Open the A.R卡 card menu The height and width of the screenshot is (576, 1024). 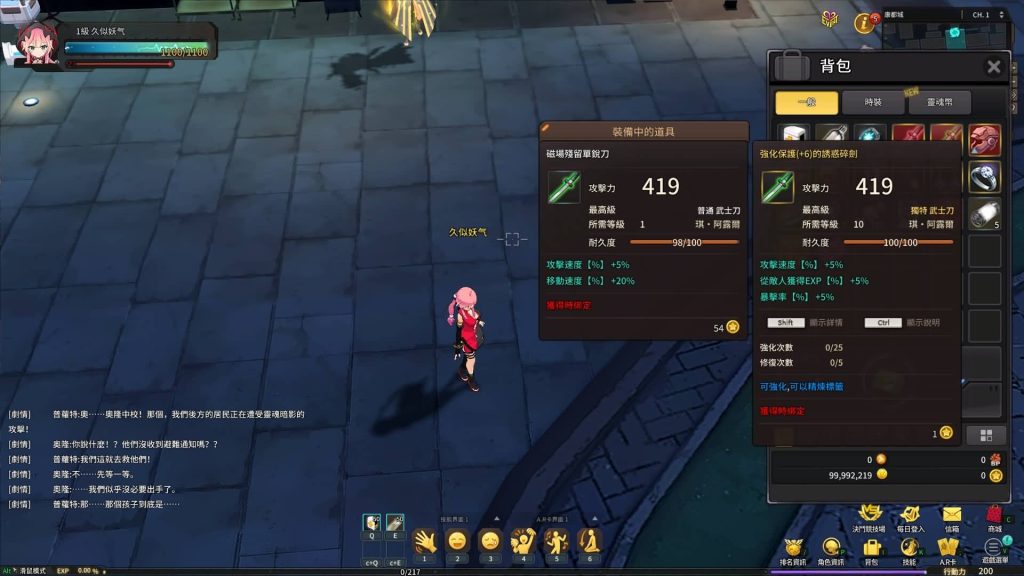(x=948, y=551)
